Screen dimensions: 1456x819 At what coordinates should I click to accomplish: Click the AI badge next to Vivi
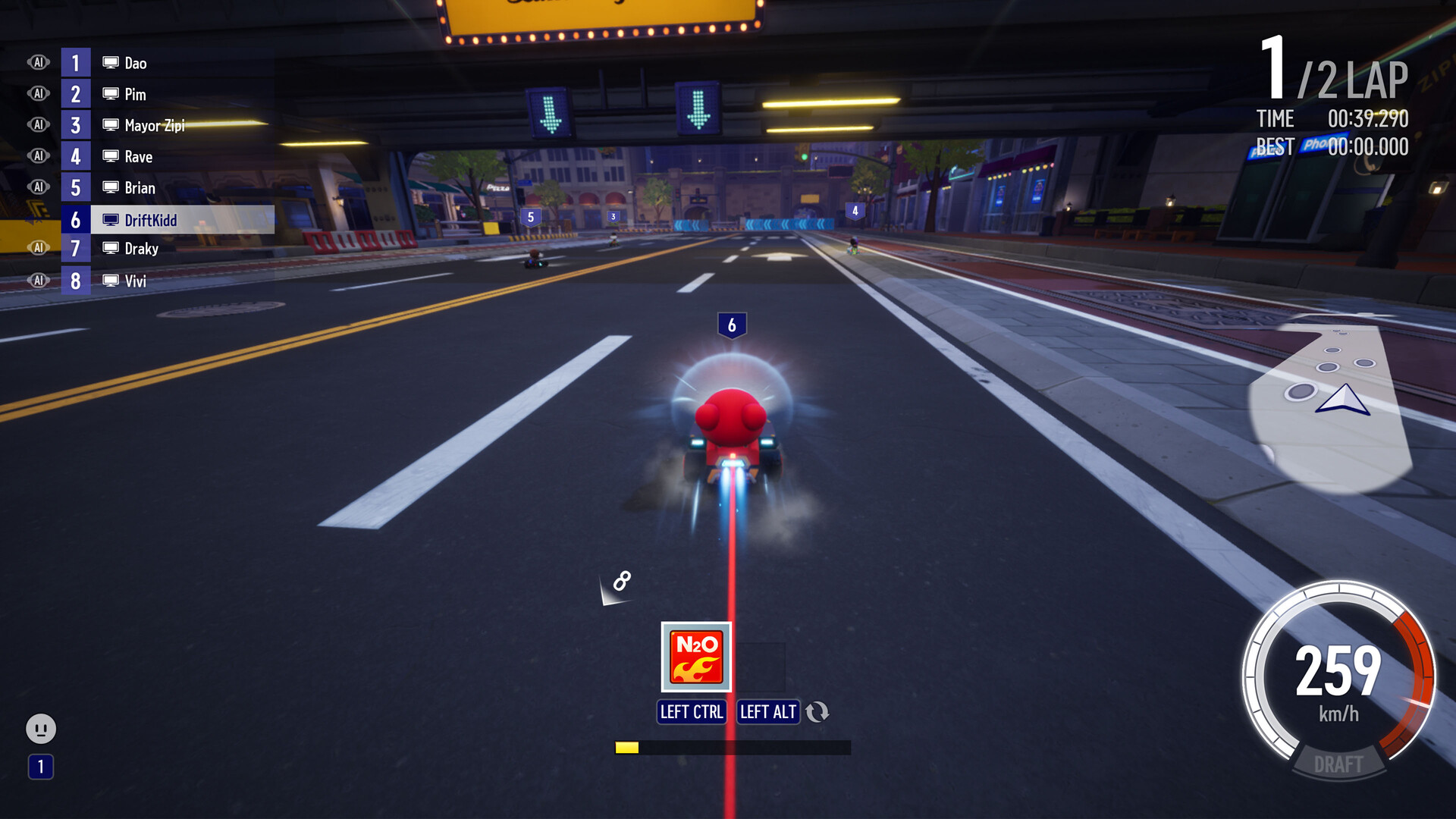(37, 279)
